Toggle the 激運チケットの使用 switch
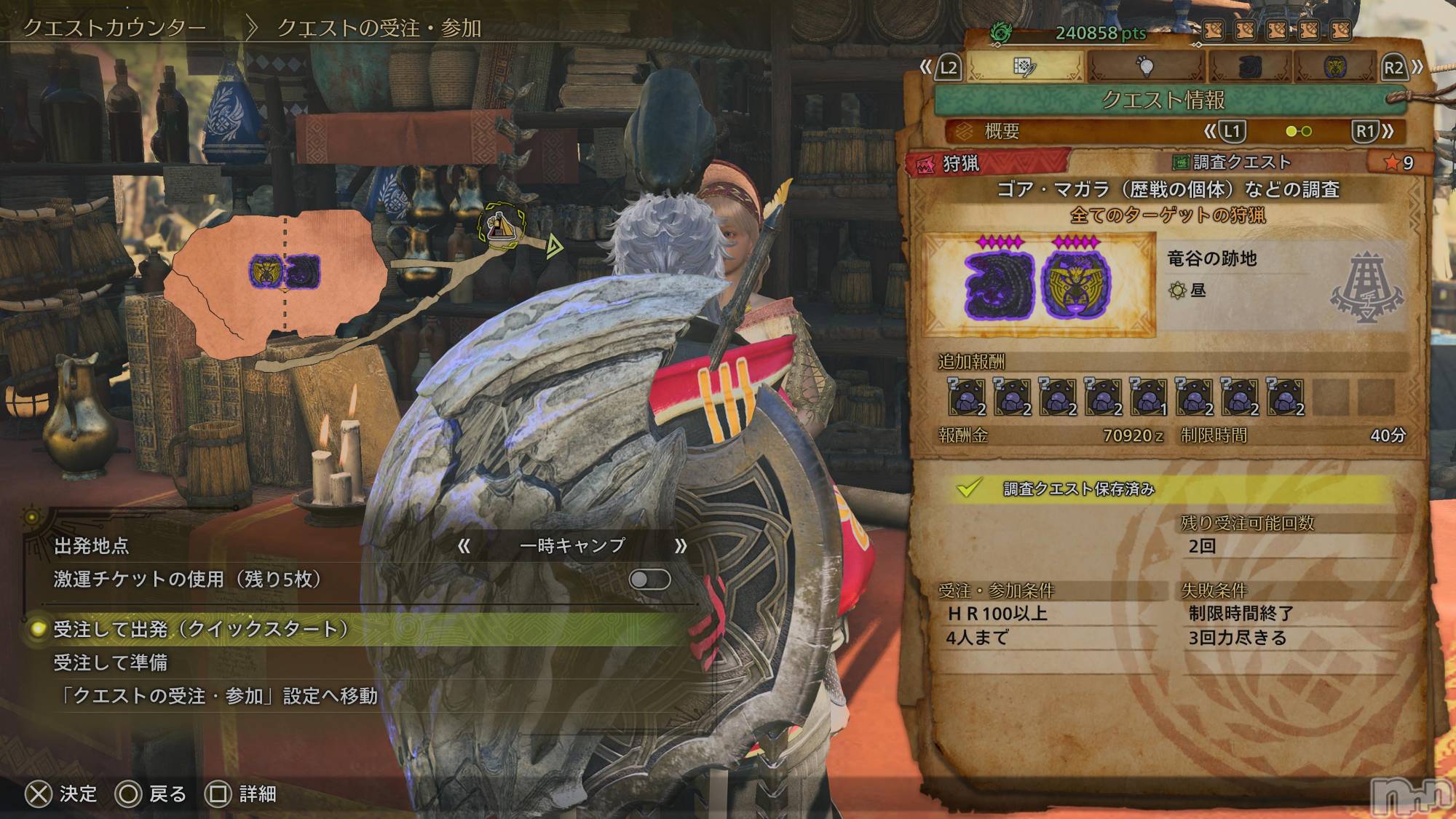This screenshot has width=1456, height=819. tap(649, 579)
